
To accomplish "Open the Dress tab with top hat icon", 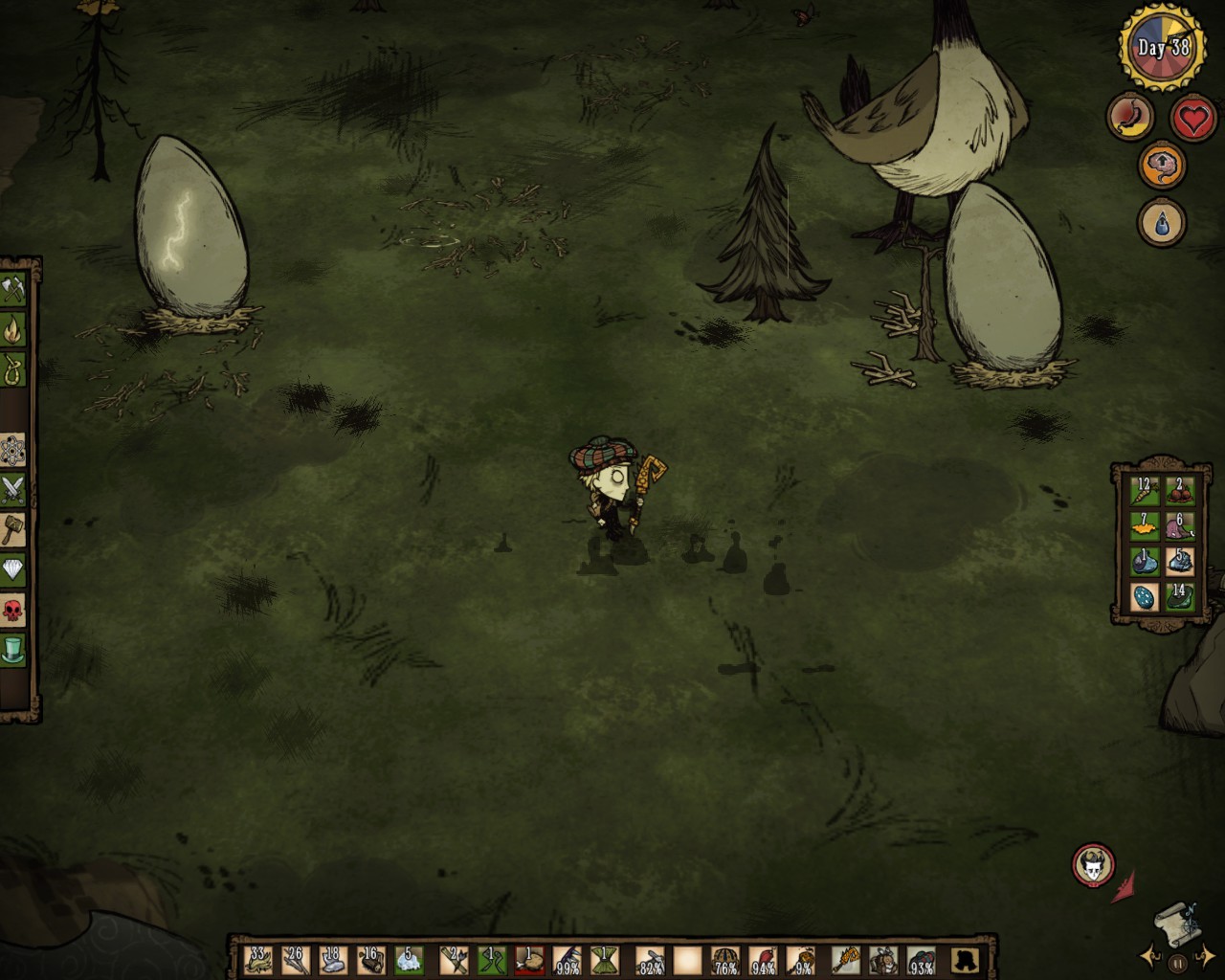I will coord(14,645).
